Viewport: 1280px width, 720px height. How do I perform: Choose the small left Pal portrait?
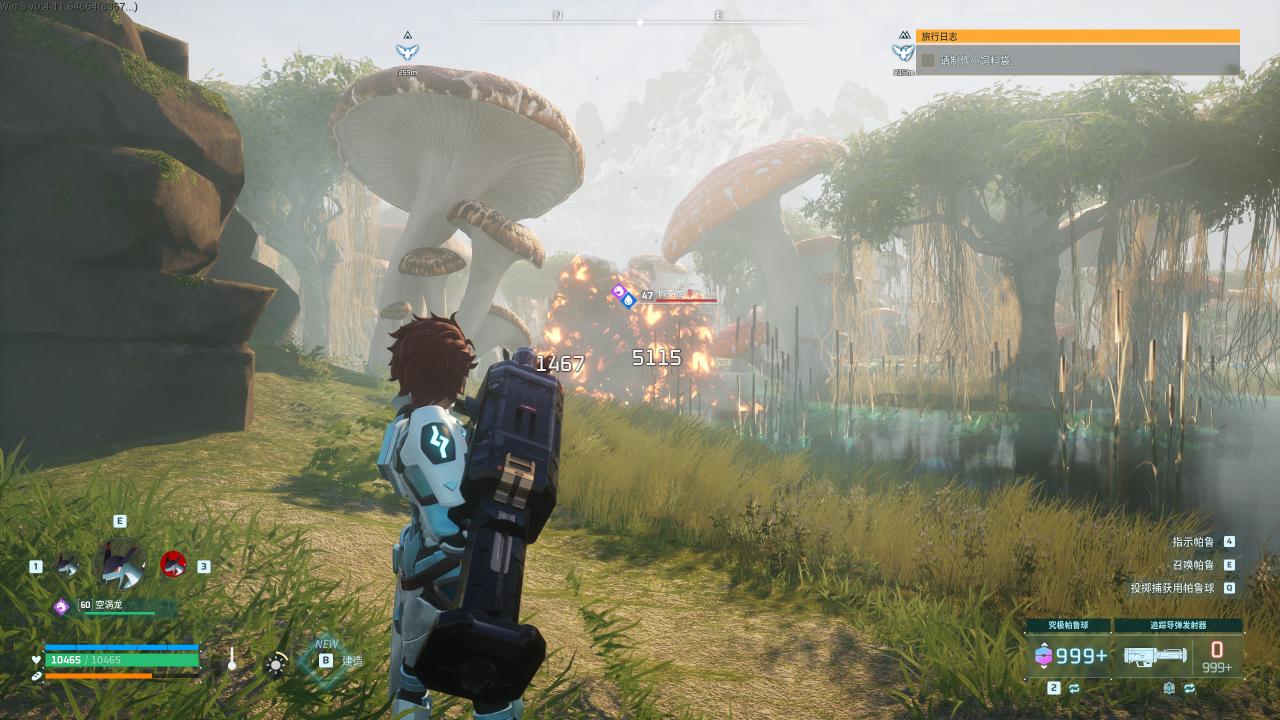(68, 566)
